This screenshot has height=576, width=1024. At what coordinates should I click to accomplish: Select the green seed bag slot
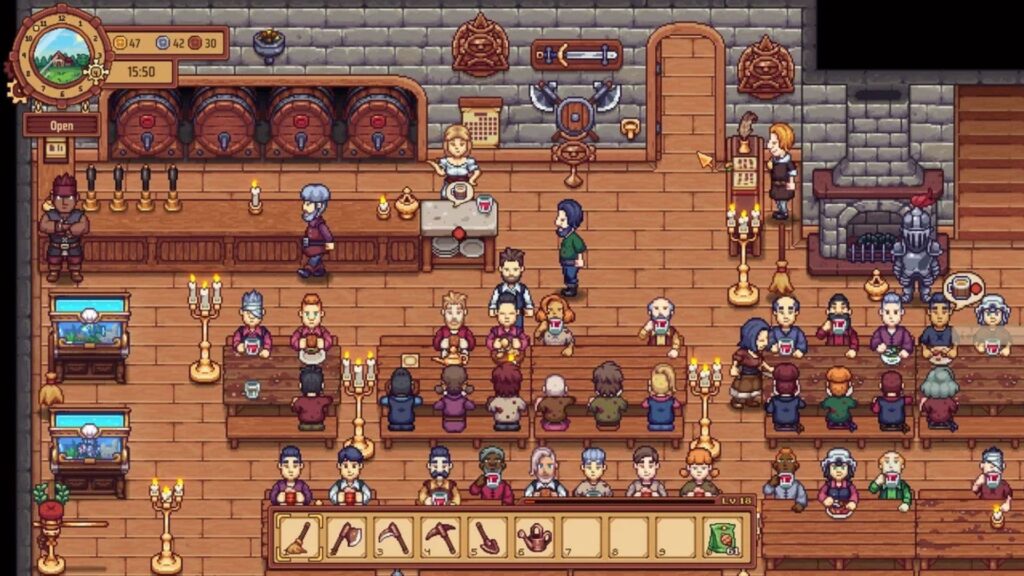(723, 538)
